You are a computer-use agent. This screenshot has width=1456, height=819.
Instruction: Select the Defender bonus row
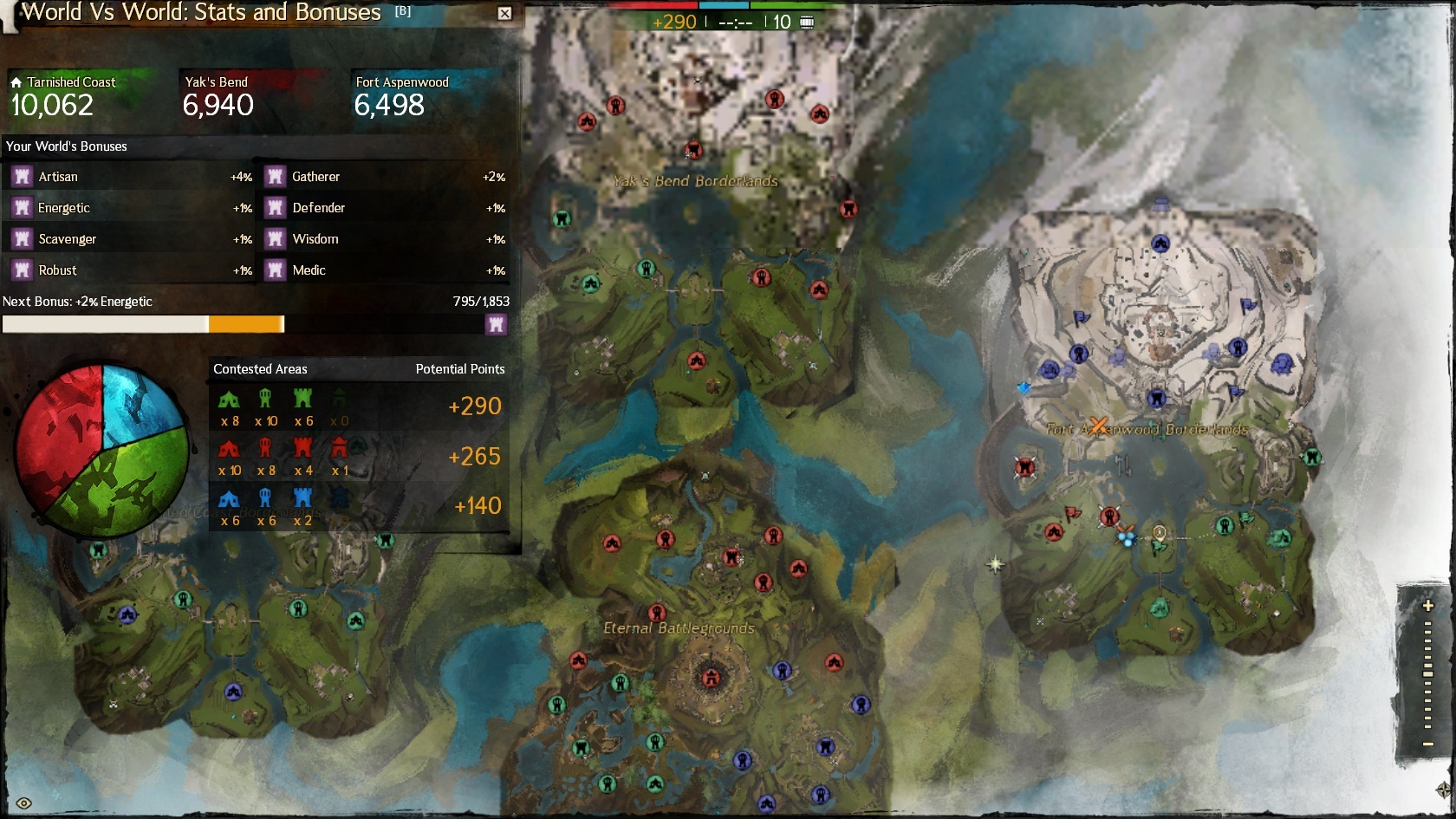385,208
